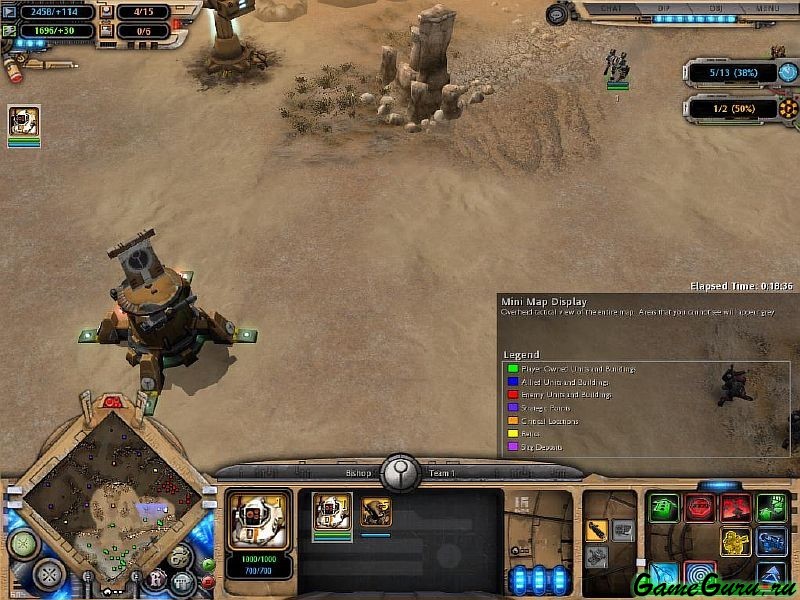This screenshot has height=600, width=800.
Task: Open the game MENU
Action: [x=766, y=8]
